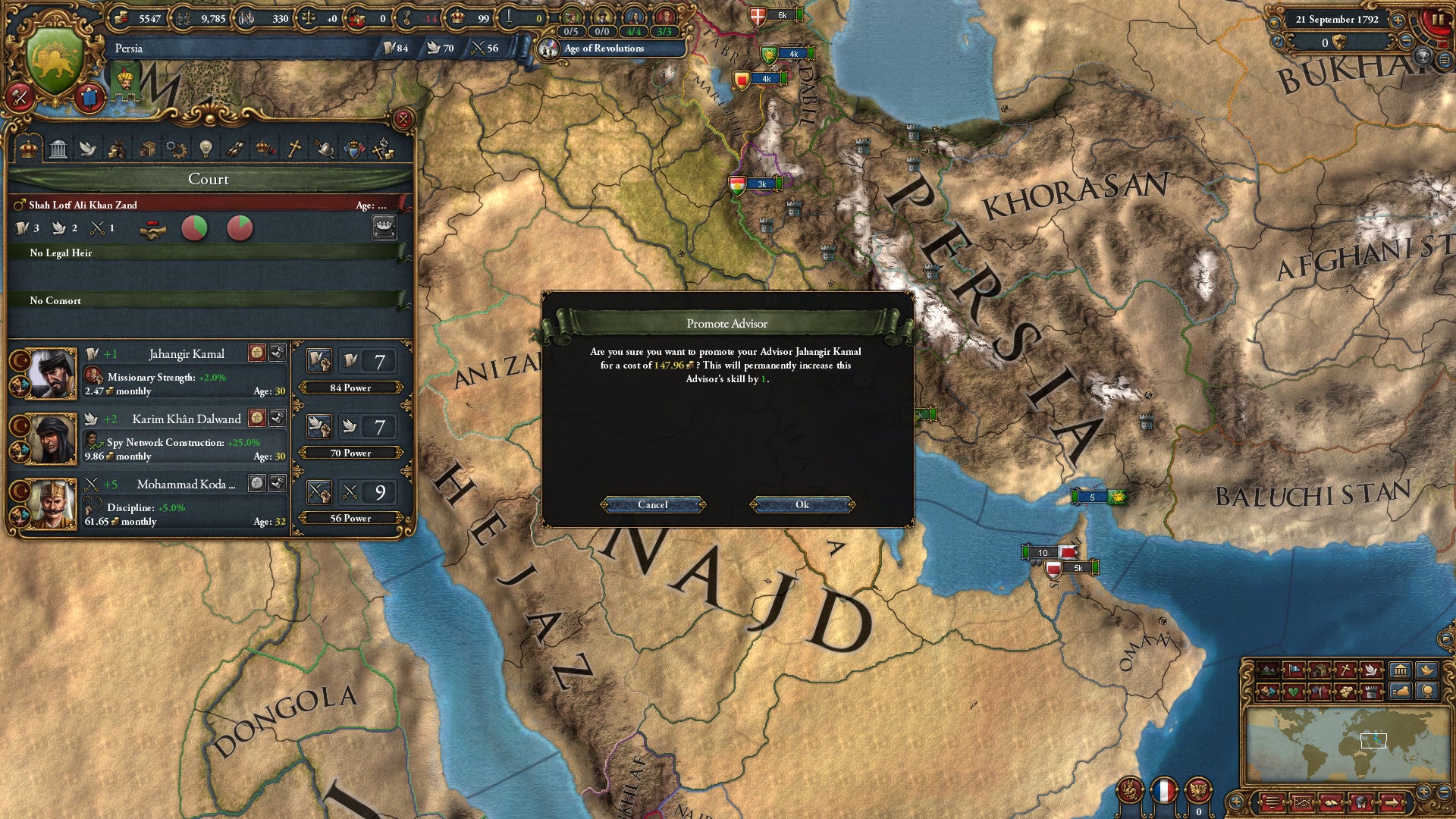Switch to terrain mapmode on the minimap
This screenshot has width=1456, height=819.
pos(1268,670)
